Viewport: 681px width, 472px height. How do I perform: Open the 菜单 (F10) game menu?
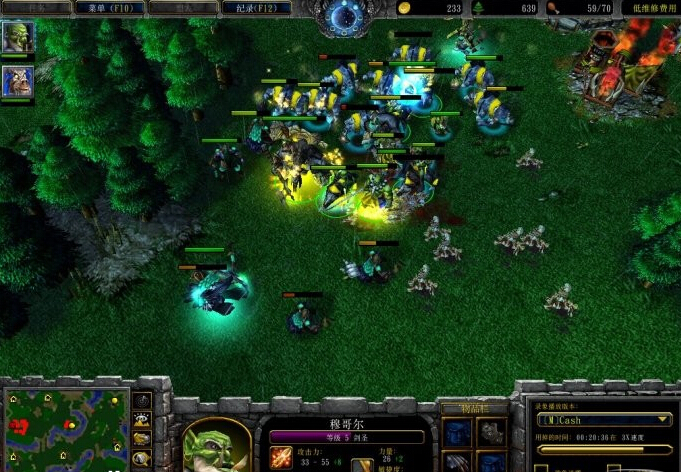click(x=110, y=8)
